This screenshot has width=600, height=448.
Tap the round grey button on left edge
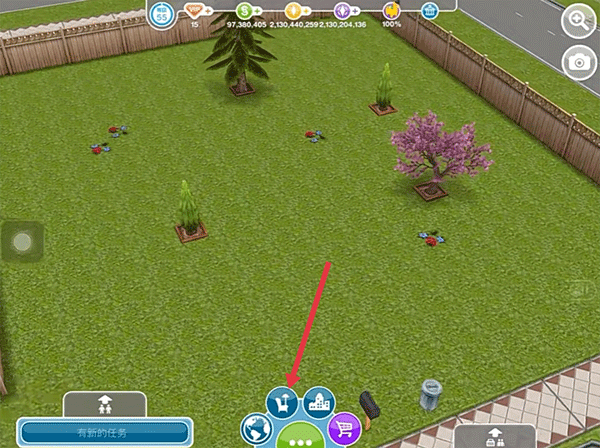[x=24, y=241]
